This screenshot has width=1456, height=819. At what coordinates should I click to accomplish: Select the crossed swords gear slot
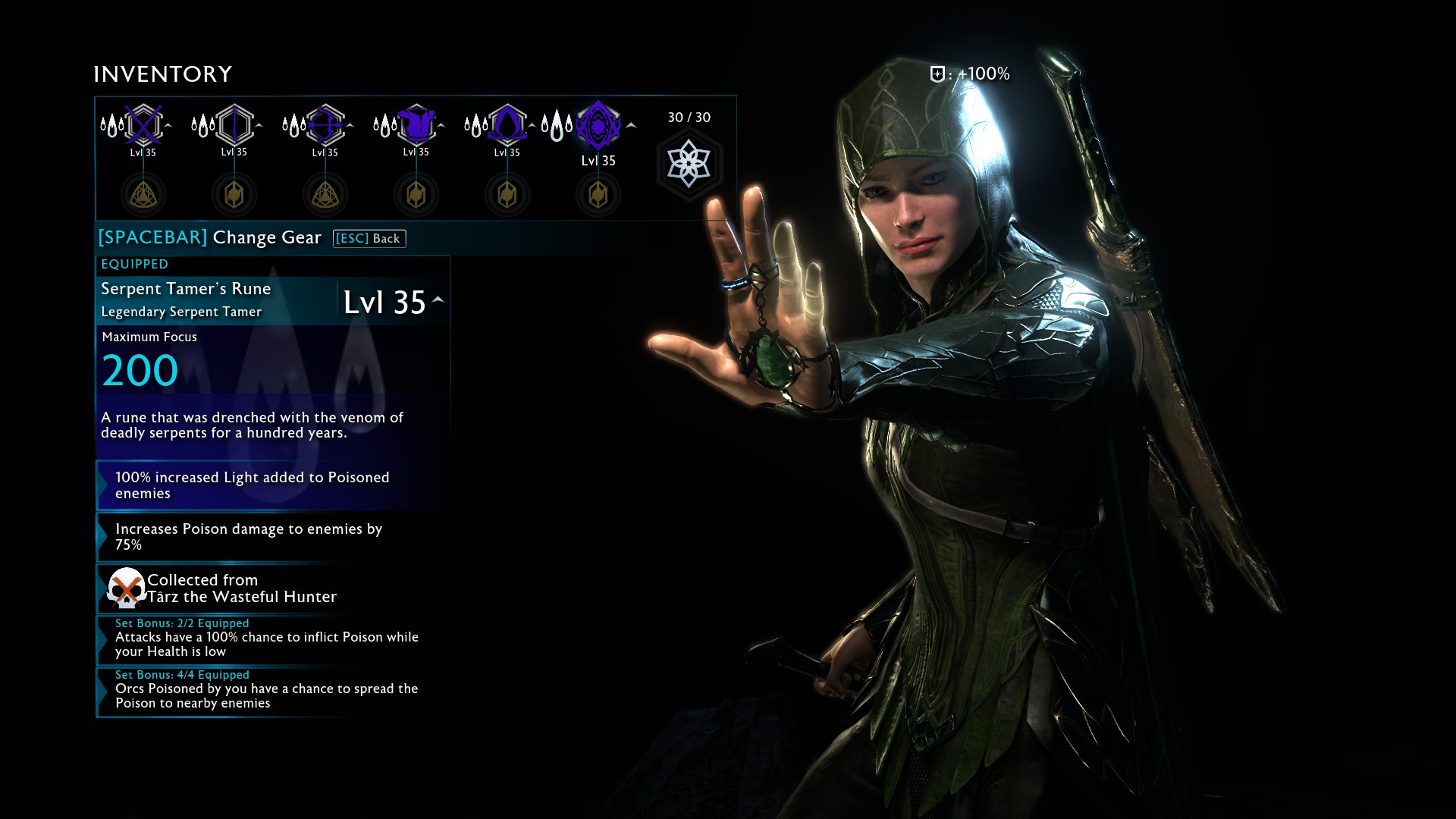[x=143, y=124]
